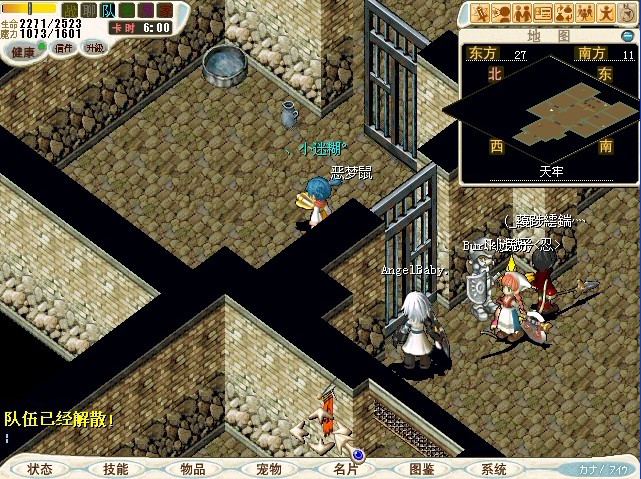Toggle the compass map icon

click(x=628, y=12)
